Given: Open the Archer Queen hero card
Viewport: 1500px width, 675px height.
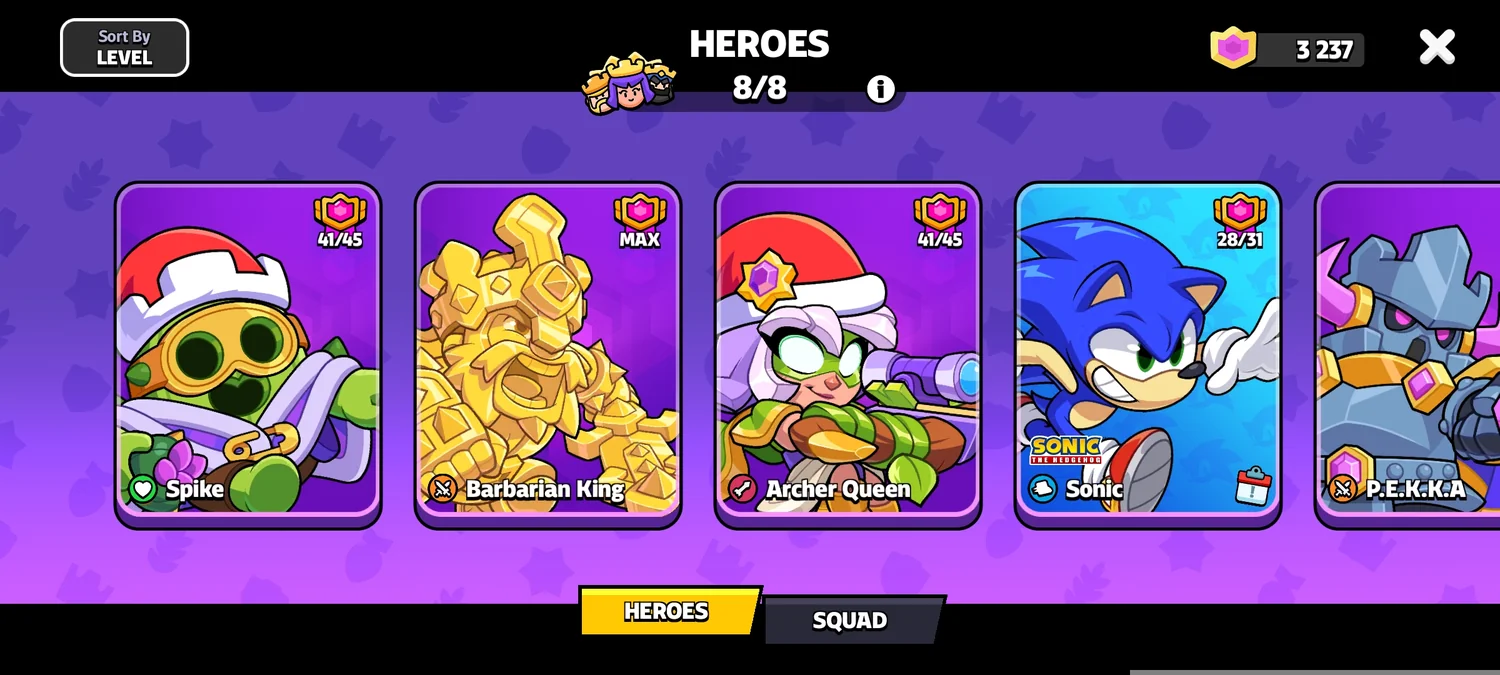Looking at the screenshot, I should [x=848, y=354].
